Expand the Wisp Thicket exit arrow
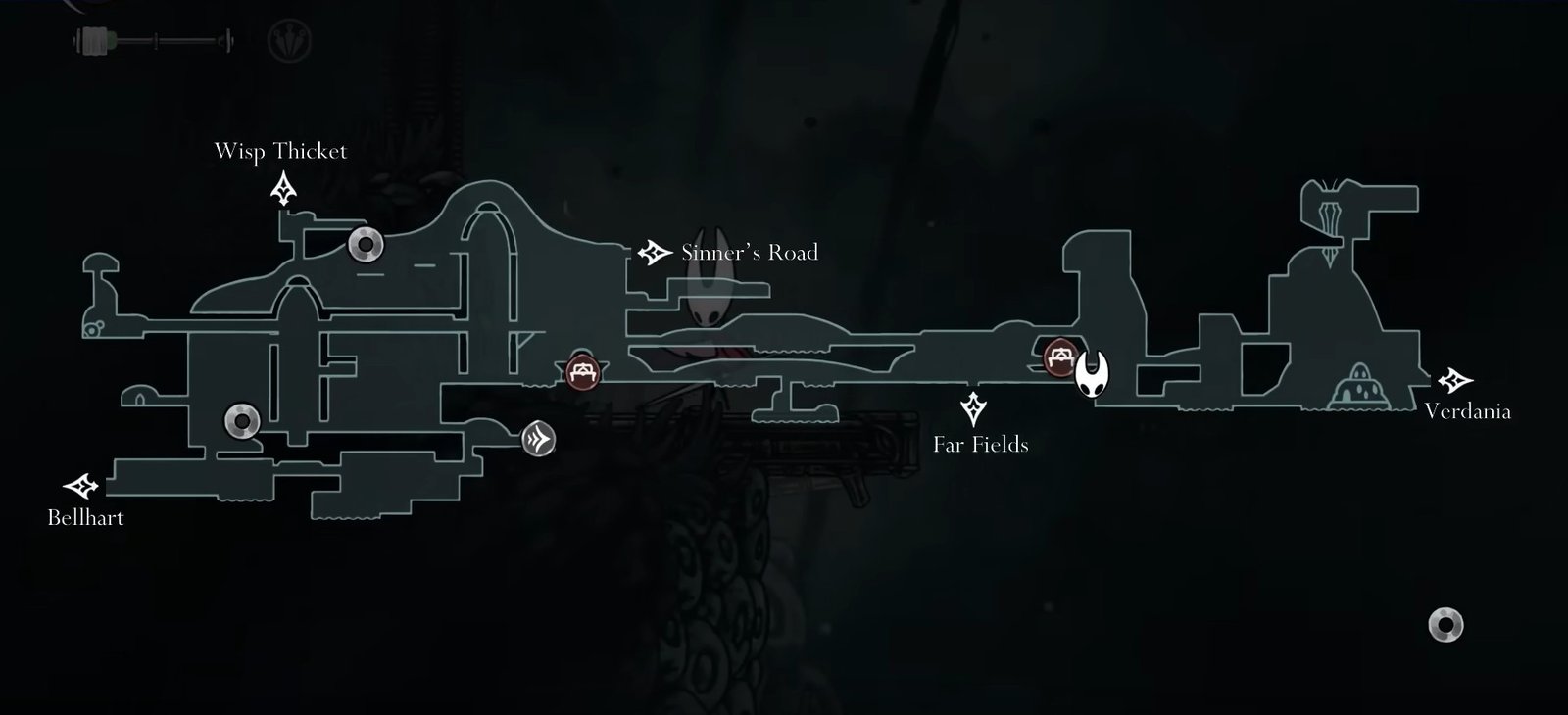This screenshot has height=715, width=1568. point(282,189)
